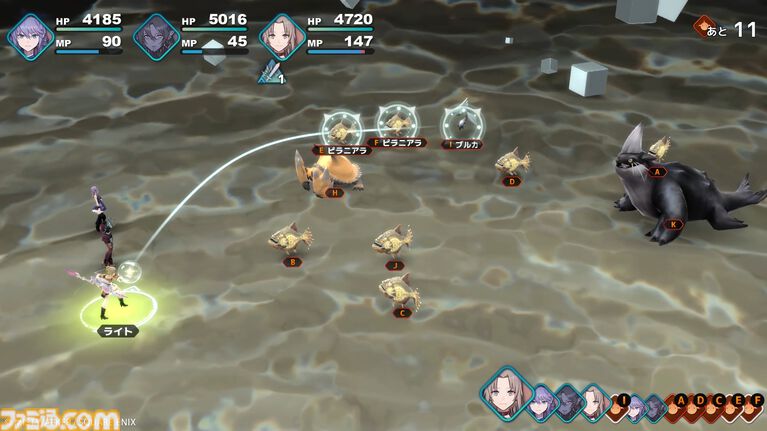Target the ブルカ enemy labeled I
This screenshot has height=431, width=767.
[x=461, y=122]
